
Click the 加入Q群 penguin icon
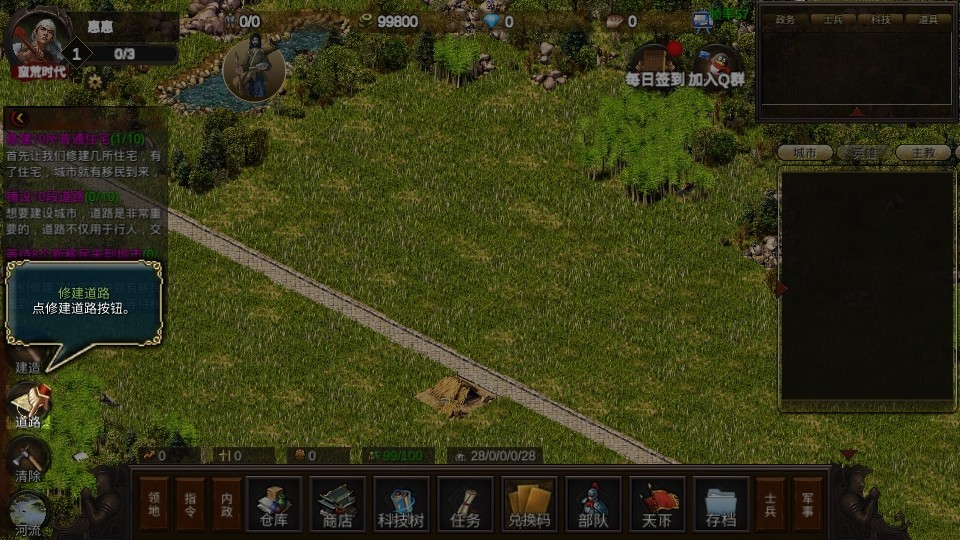click(x=716, y=66)
